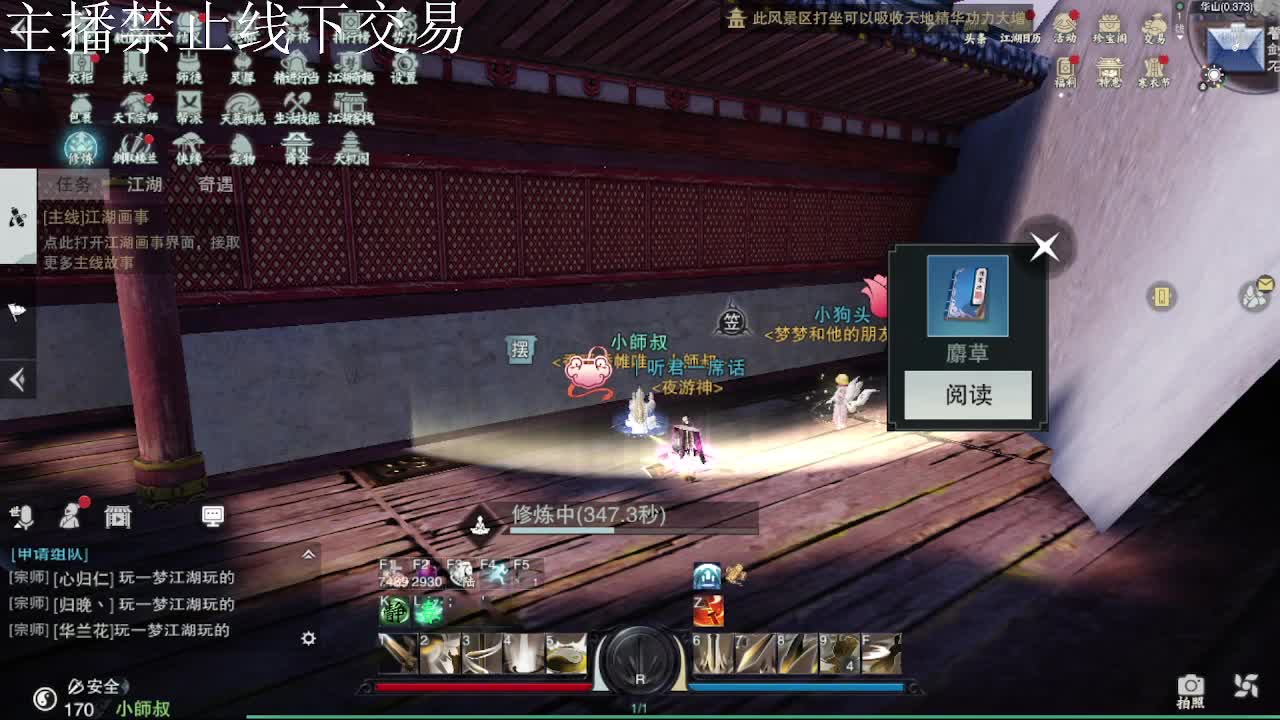Open the 宠物 pet icon
Viewport: 1280px width, 720px height.
pyautogui.click(x=243, y=146)
